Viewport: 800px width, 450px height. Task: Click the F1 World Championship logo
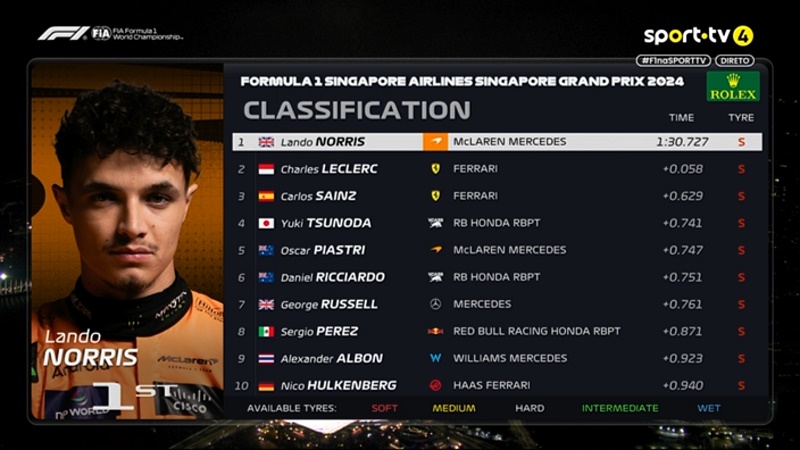coord(110,33)
